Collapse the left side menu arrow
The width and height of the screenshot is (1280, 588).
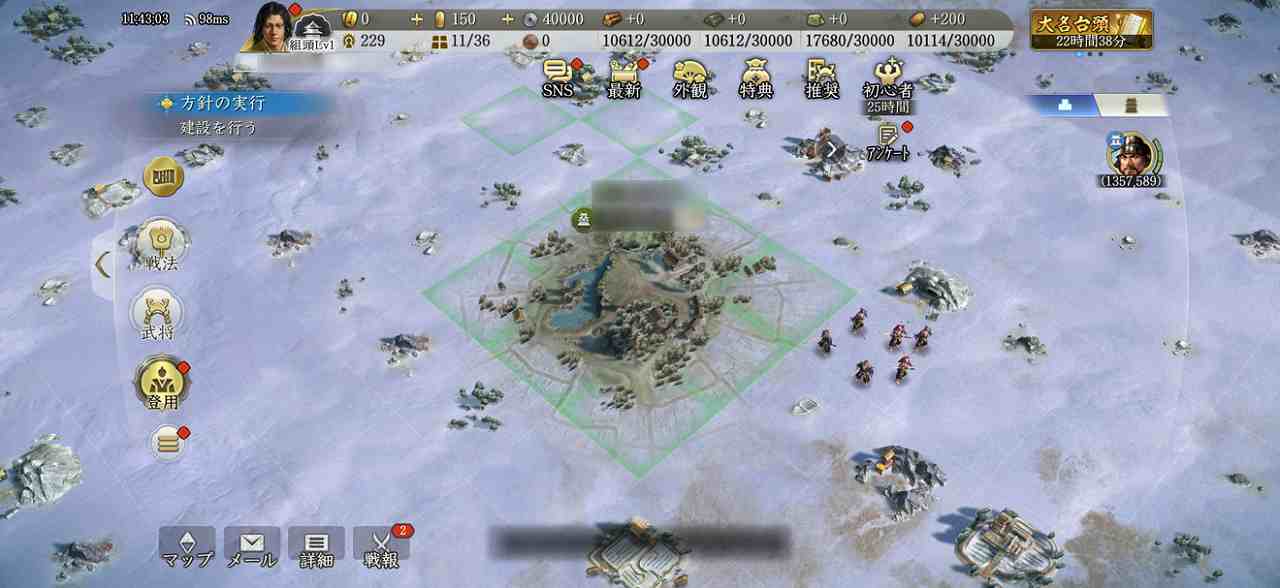pyautogui.click(x=102, y=265)
